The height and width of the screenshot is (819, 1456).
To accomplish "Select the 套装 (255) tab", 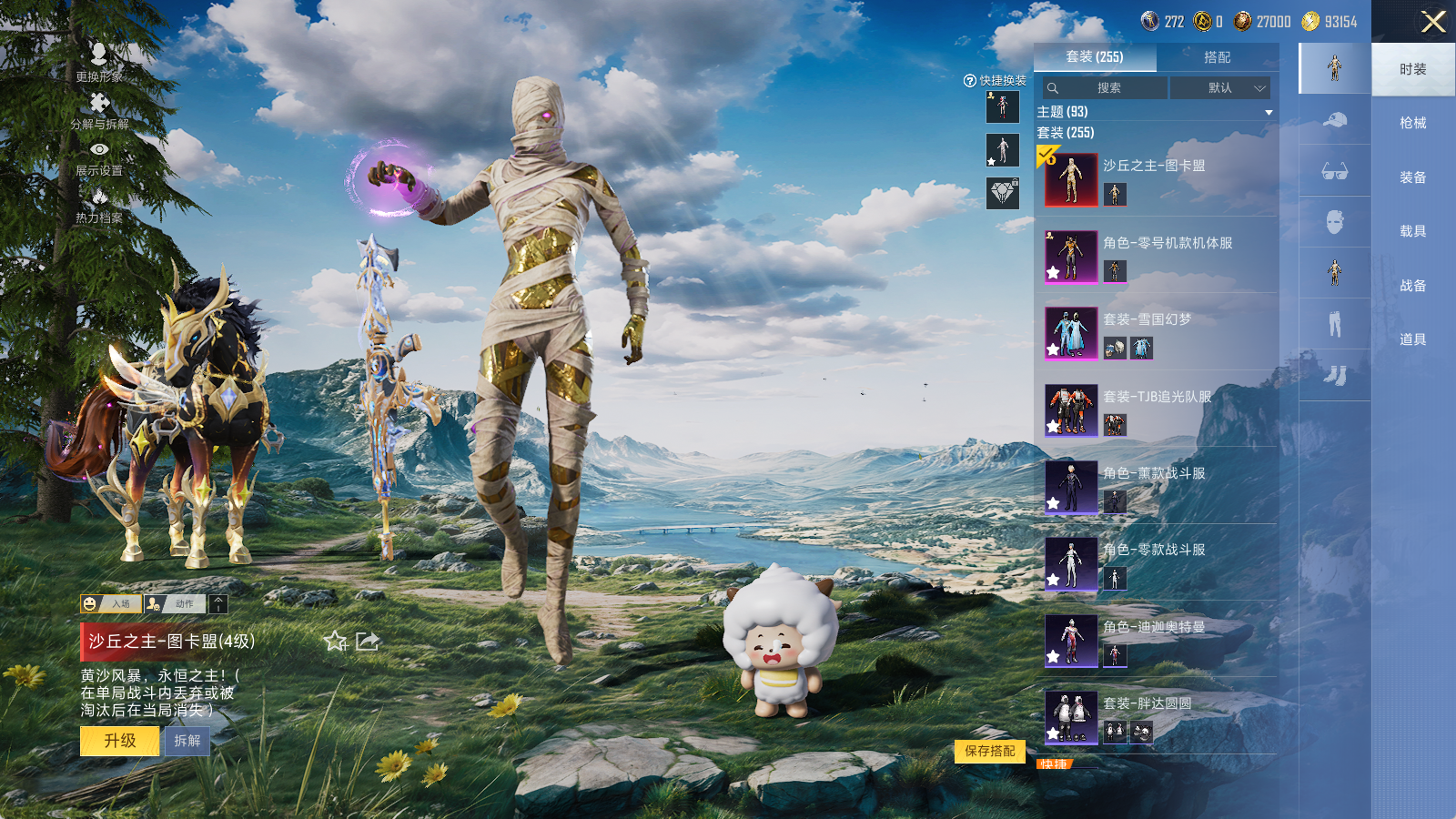I will (1095, 57).
